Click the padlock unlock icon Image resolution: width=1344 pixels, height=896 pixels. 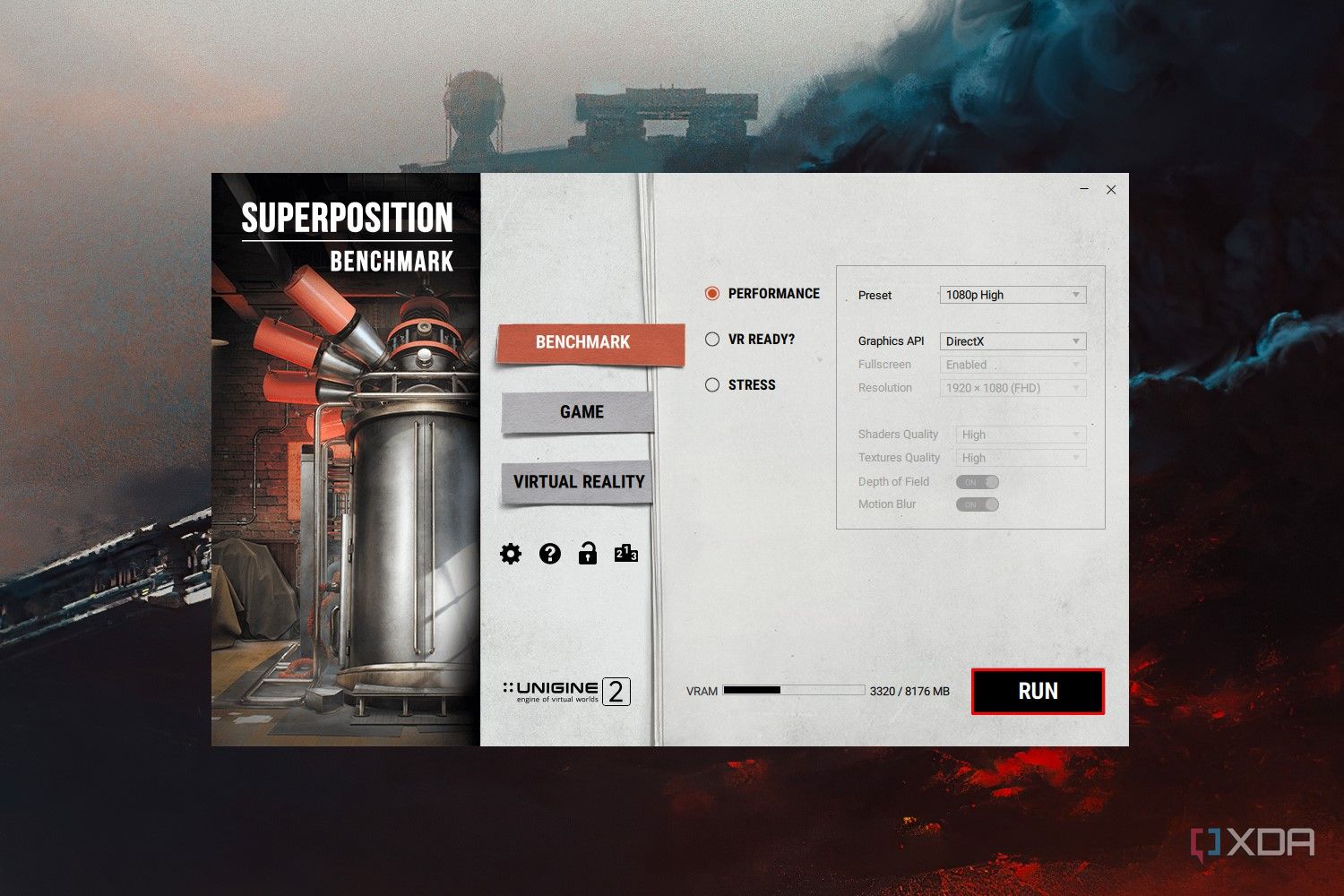coord(588,554)
